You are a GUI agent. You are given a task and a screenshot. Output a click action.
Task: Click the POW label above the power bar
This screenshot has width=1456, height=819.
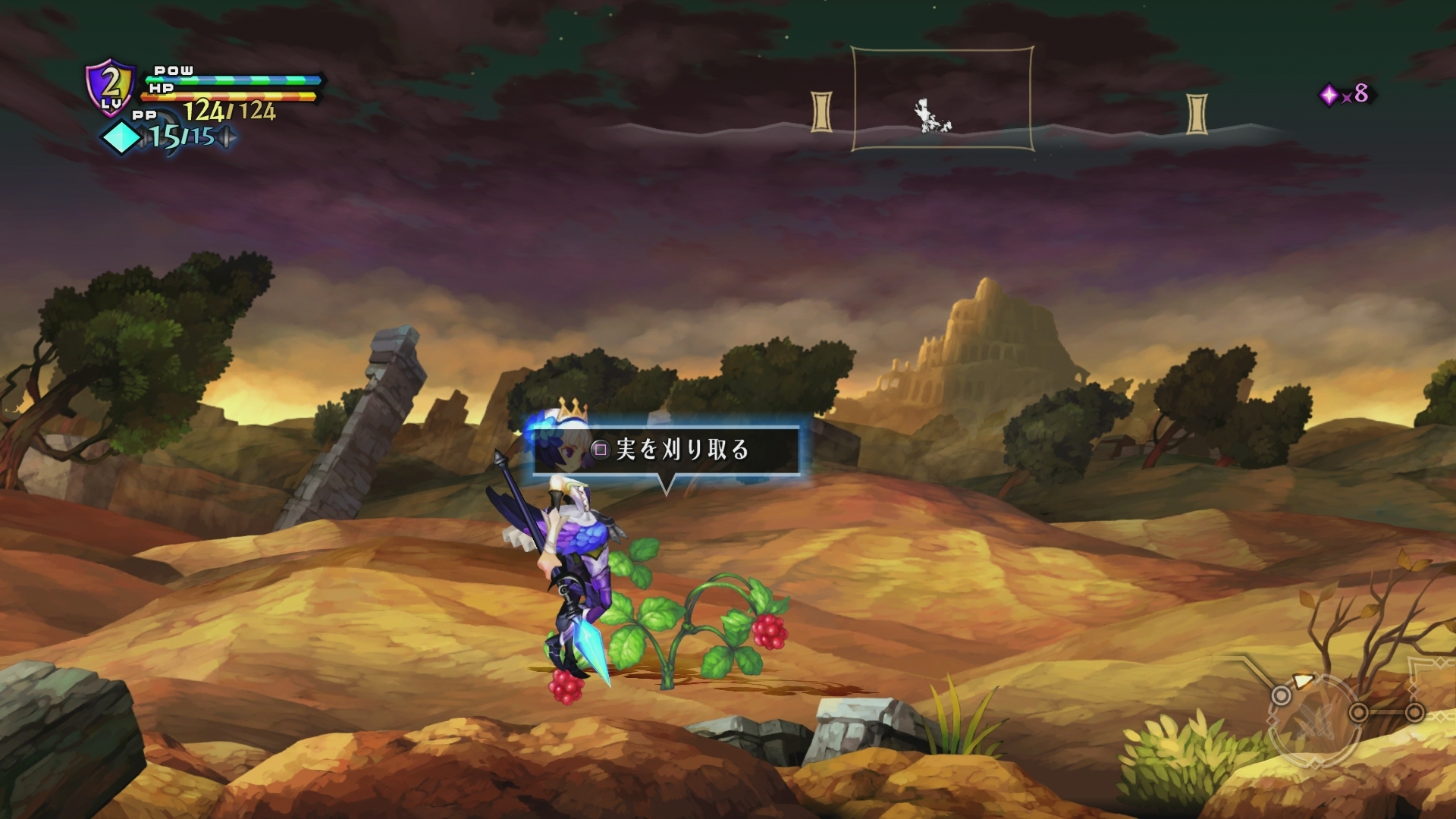174,71
